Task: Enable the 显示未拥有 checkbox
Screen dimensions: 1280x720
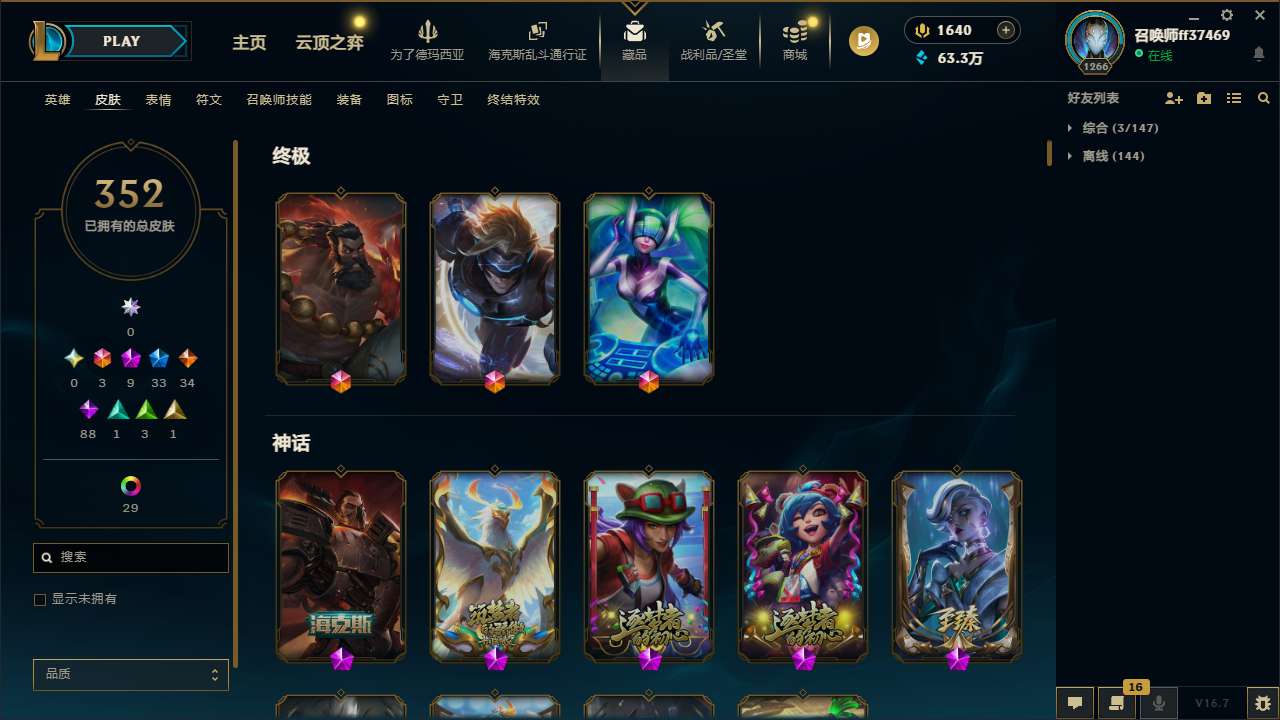Action: [x=40, y=599]
